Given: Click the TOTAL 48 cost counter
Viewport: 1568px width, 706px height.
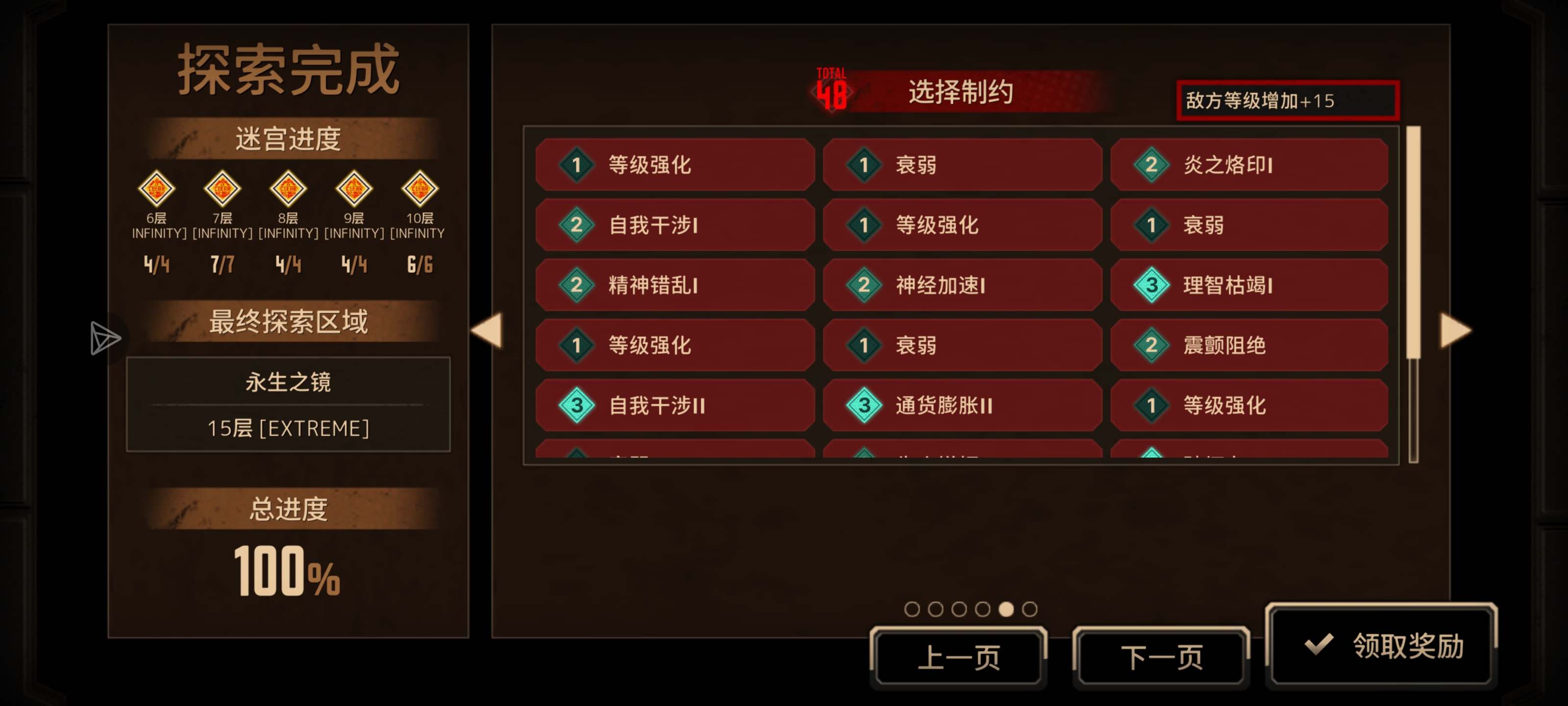Looking at the screenshot, I should (x=832, y=90).
